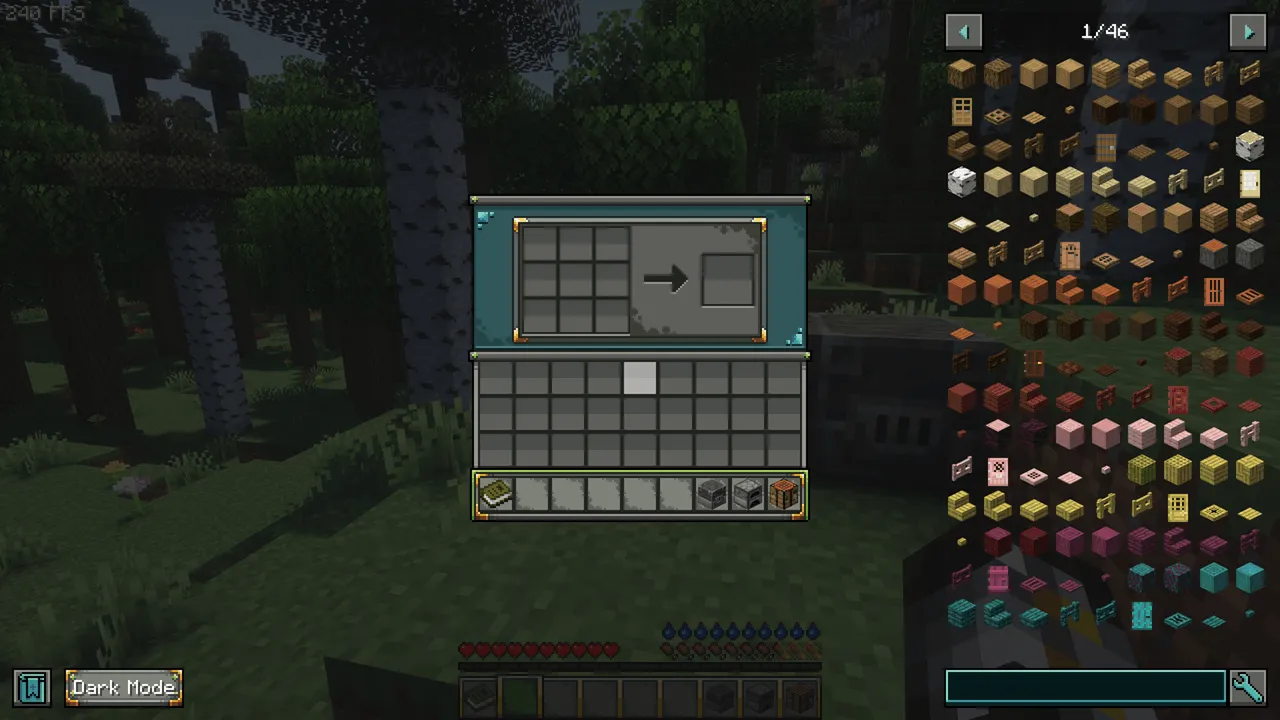Click the oak fence in the item list

point(1214,74)
